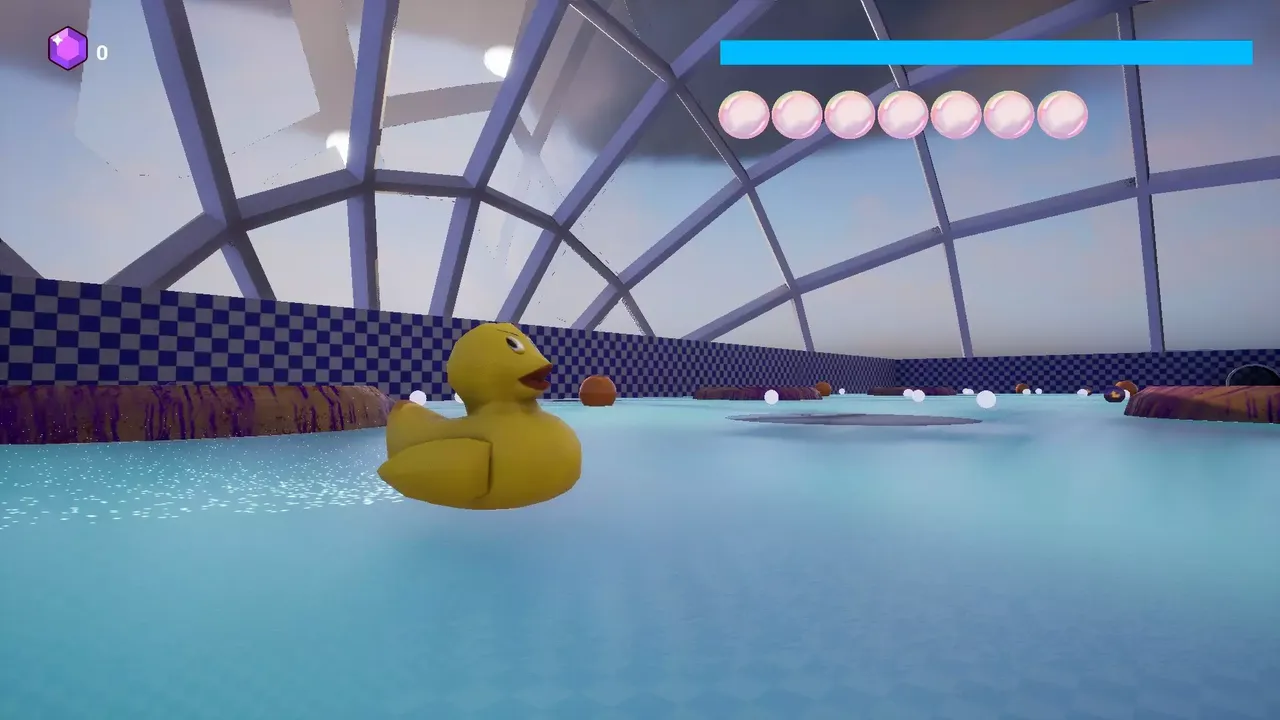Click the fifth pink pearl orb

[956, 114]
